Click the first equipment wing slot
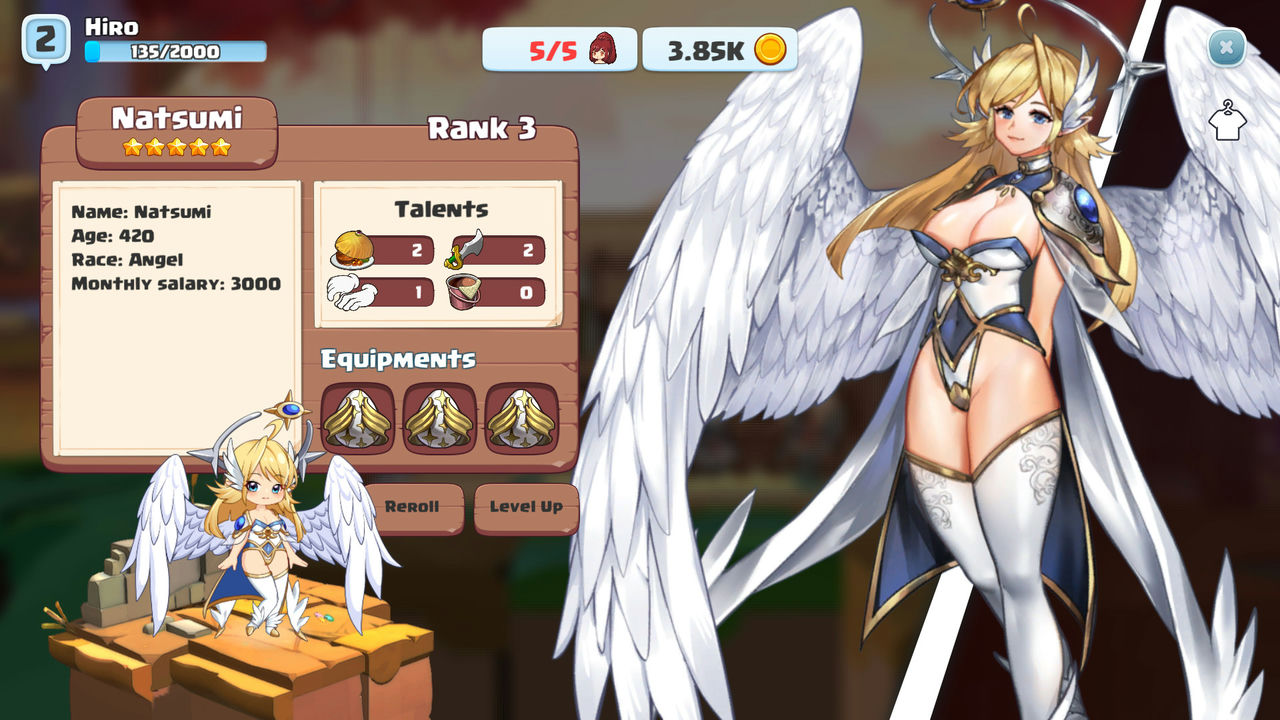Image resolution: width=1280 pixels, height=720 pixels. coord(356,420)
